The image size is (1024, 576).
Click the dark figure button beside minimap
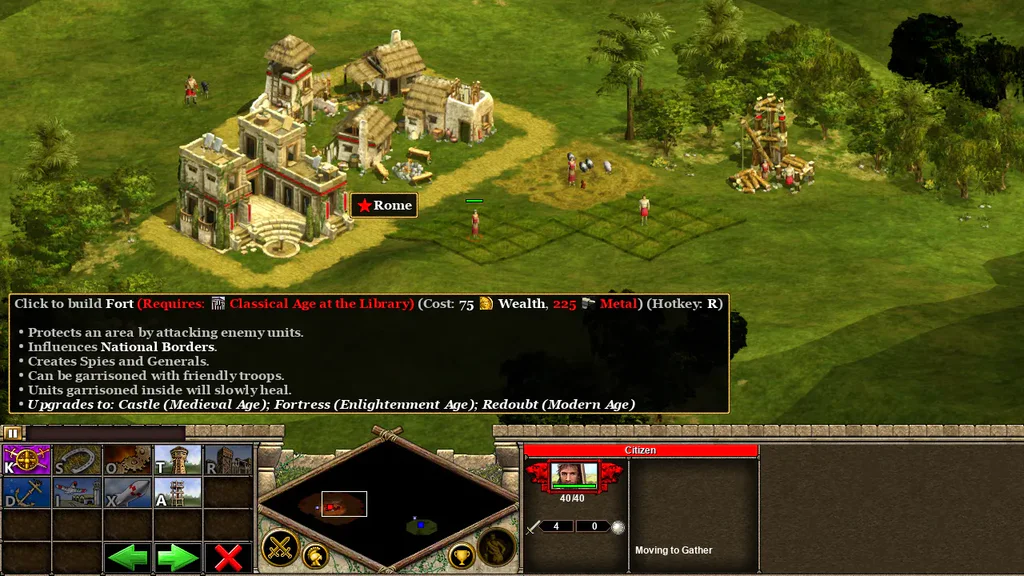coord(497,548)
